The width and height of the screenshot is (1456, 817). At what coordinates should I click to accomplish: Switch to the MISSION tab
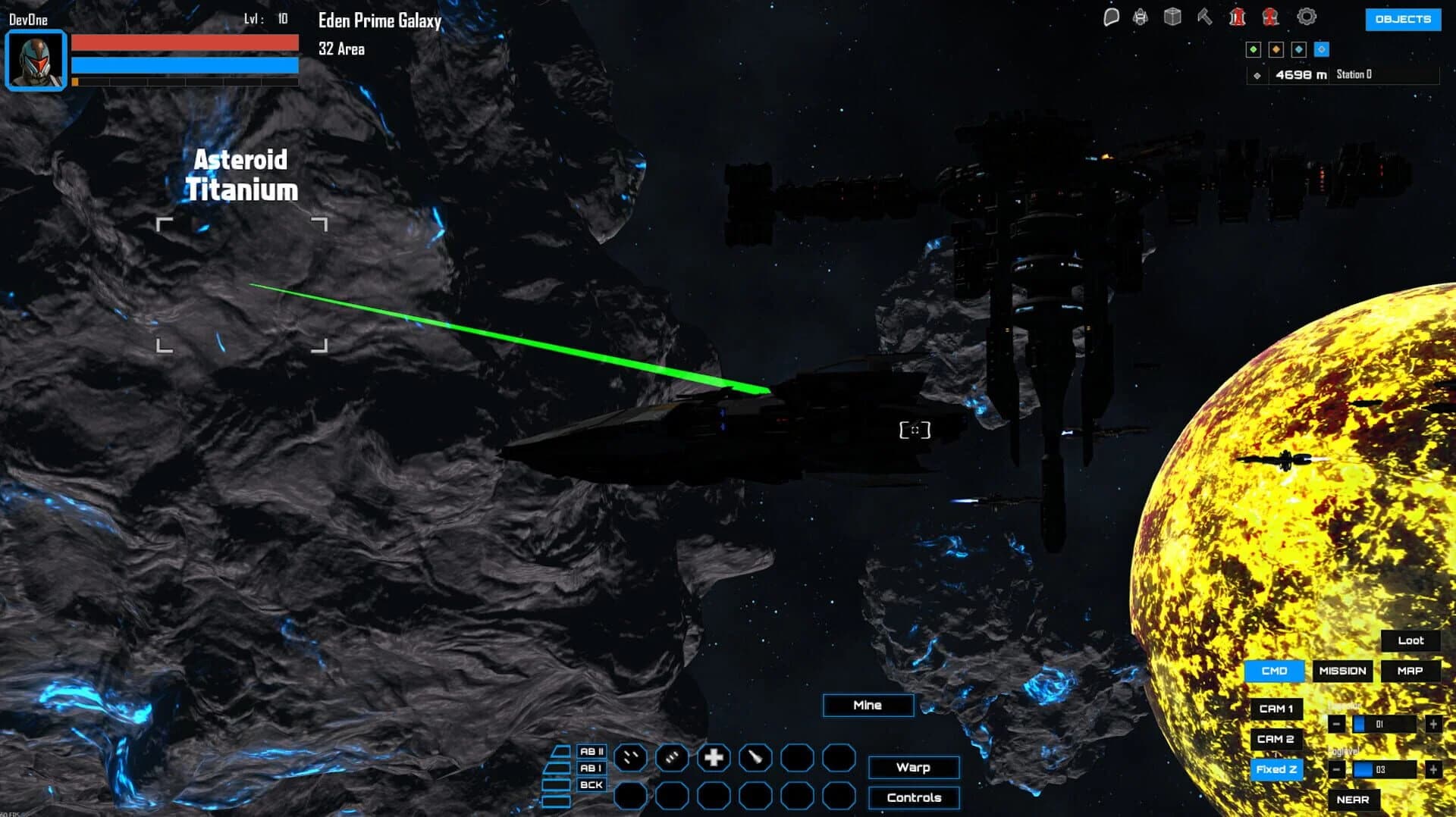1342,671
